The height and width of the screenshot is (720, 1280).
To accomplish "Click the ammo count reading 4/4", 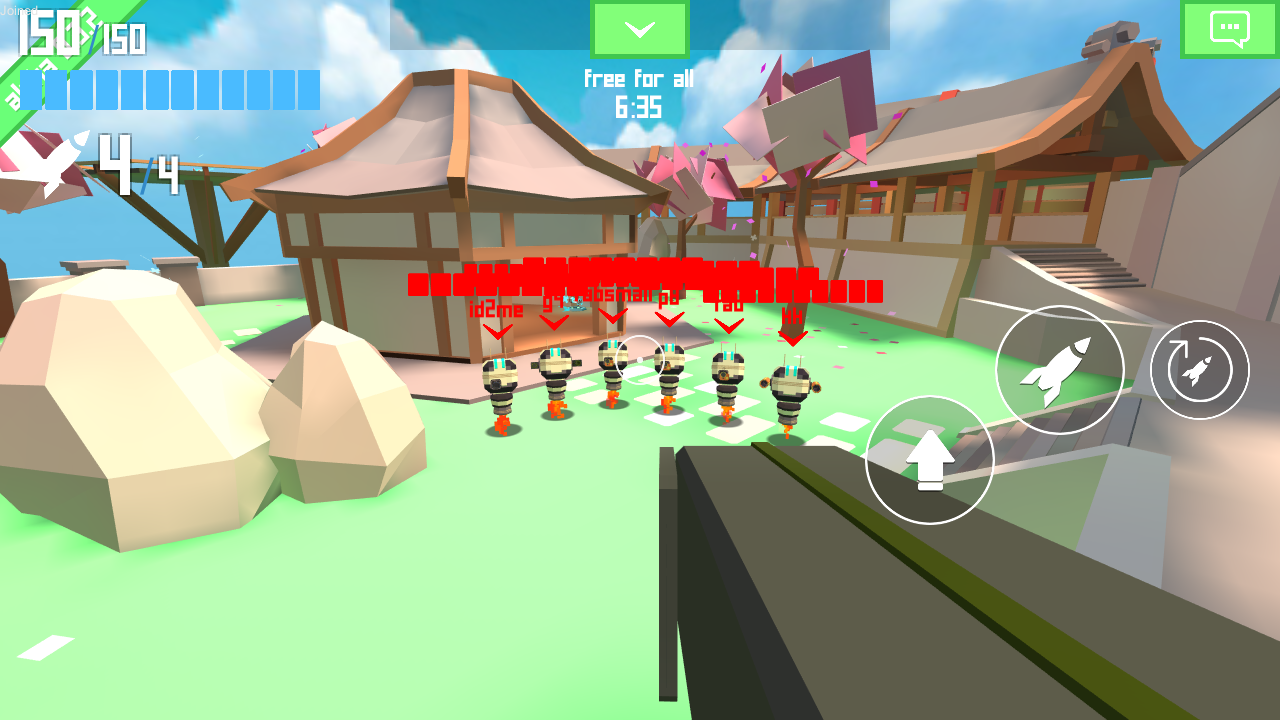I will (140, 165).
